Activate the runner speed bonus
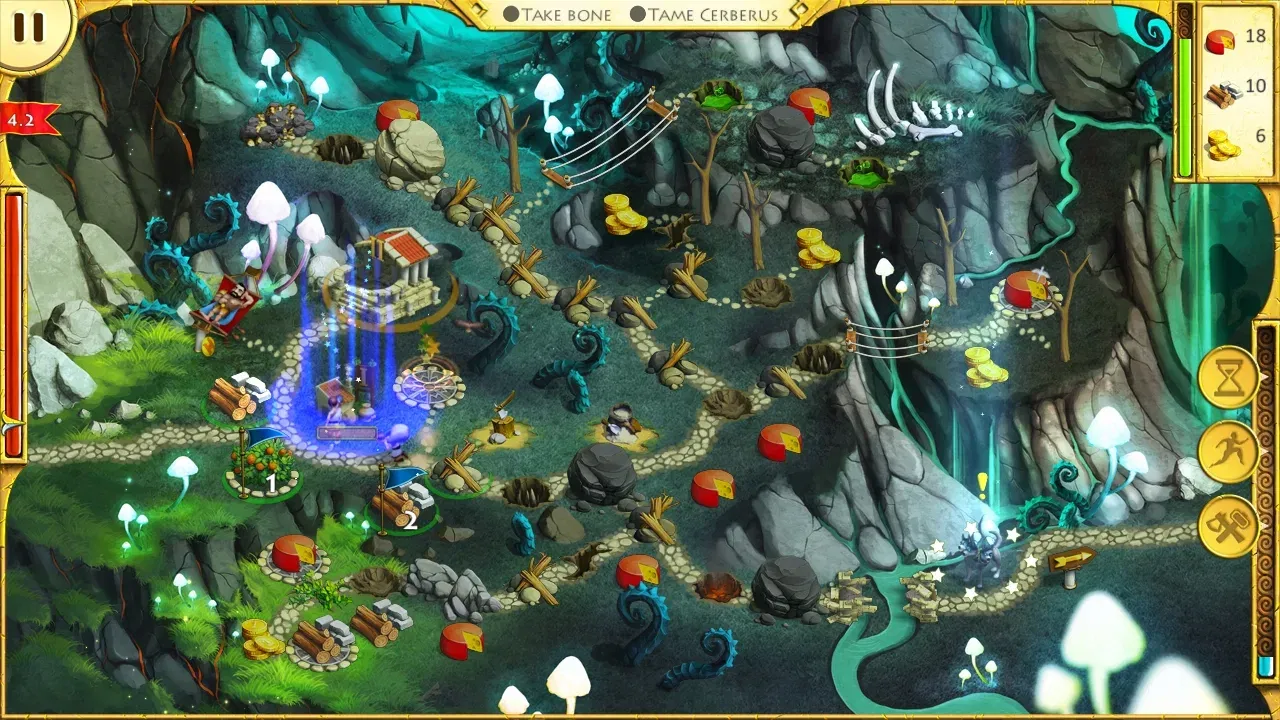The image size is (1280, 720). (1229, 452)
